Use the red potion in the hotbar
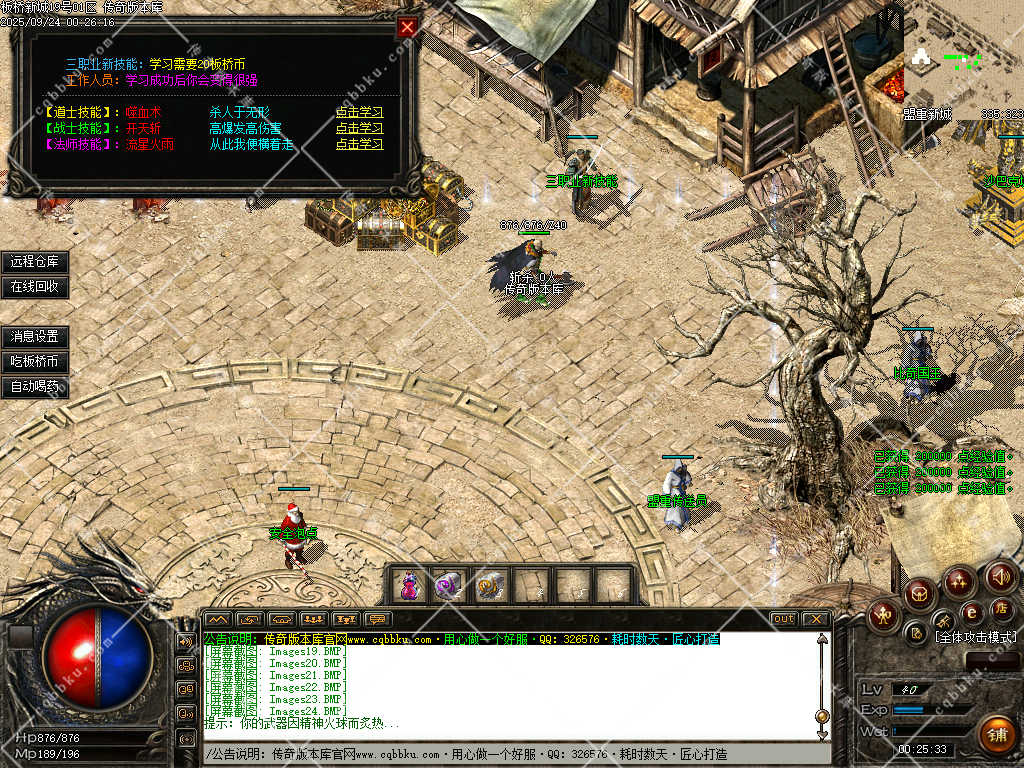Image resolution: width=1024 pixels, height=768 pixels. [x=409, y=585]
